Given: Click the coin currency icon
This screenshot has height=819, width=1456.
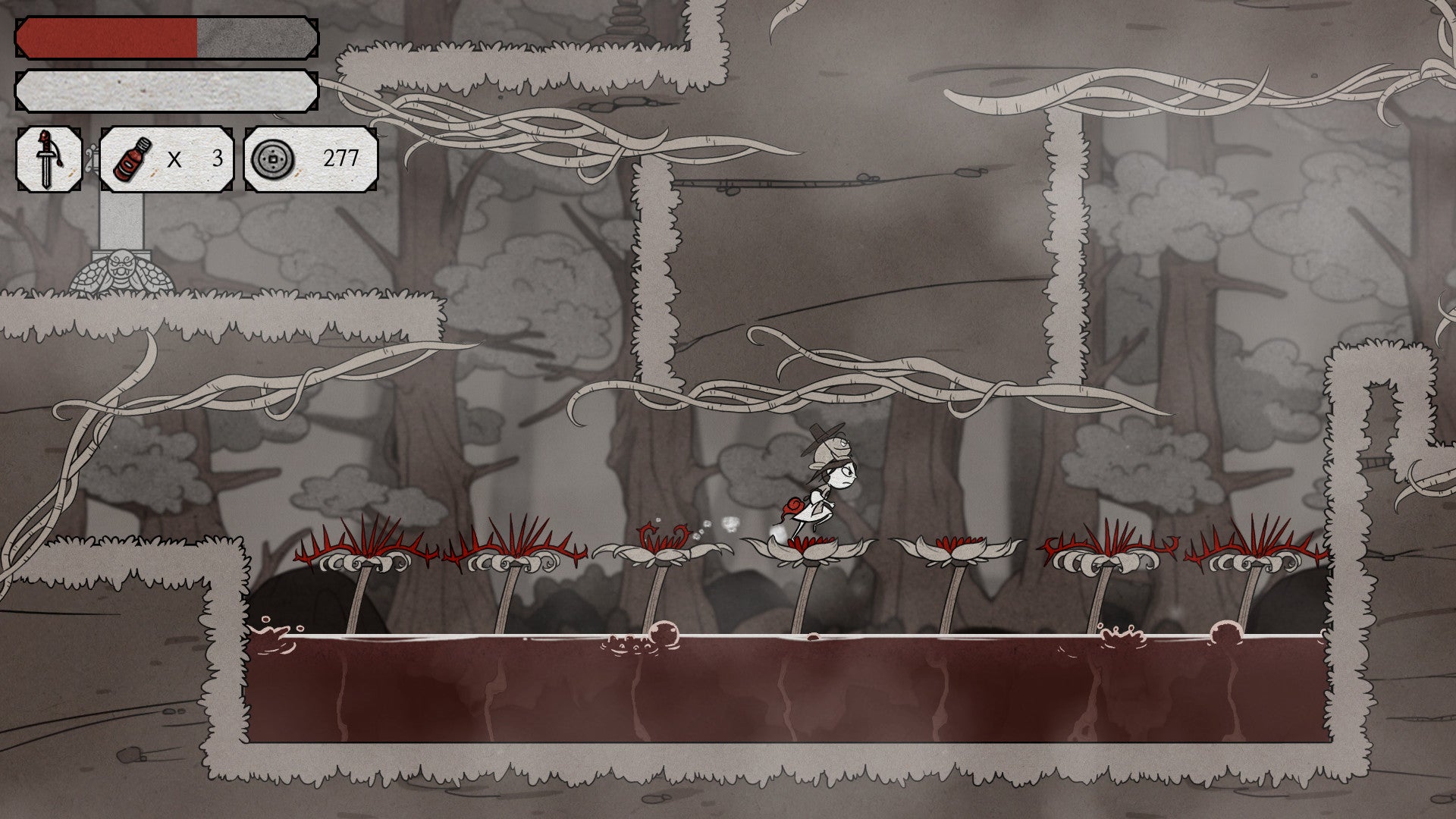Looking at the screenshot, I should pyautogui.click(x=275, y=159).
